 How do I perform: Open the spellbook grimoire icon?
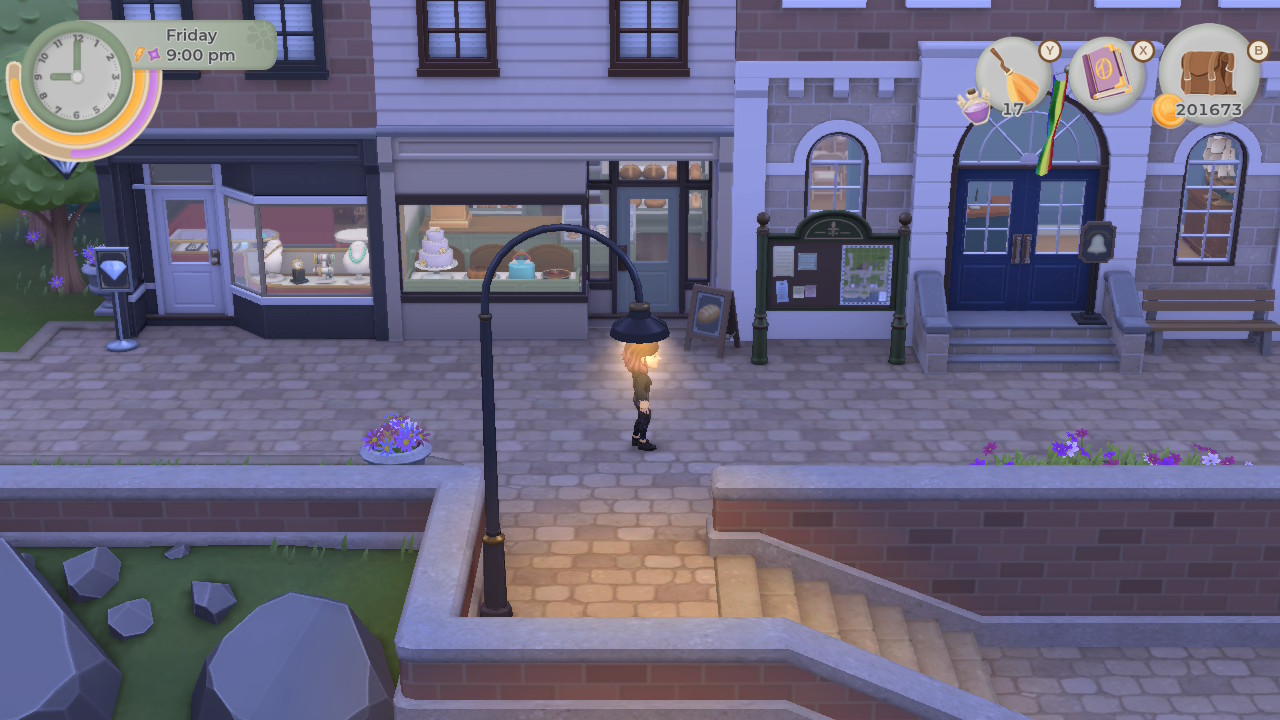tap(1105, 72)
